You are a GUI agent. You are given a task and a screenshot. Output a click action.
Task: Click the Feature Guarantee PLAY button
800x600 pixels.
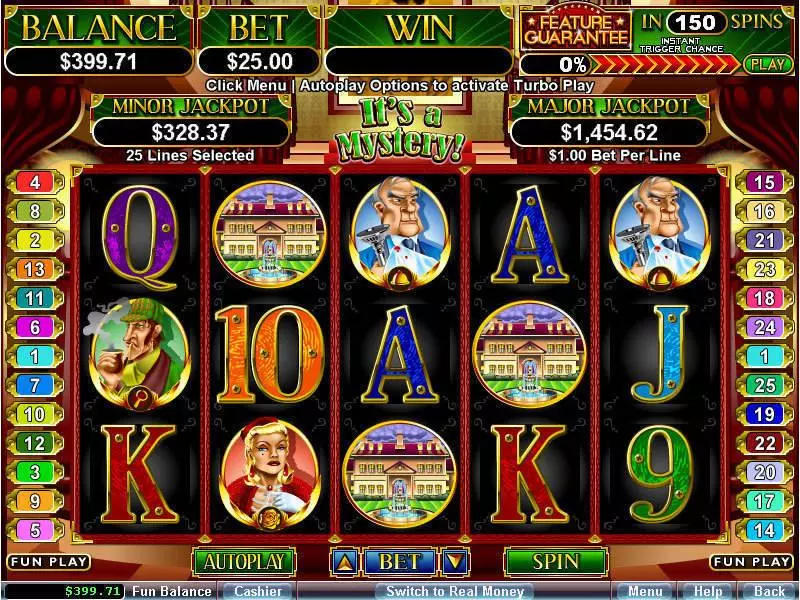pyautogui.click(x=768, y=64)
